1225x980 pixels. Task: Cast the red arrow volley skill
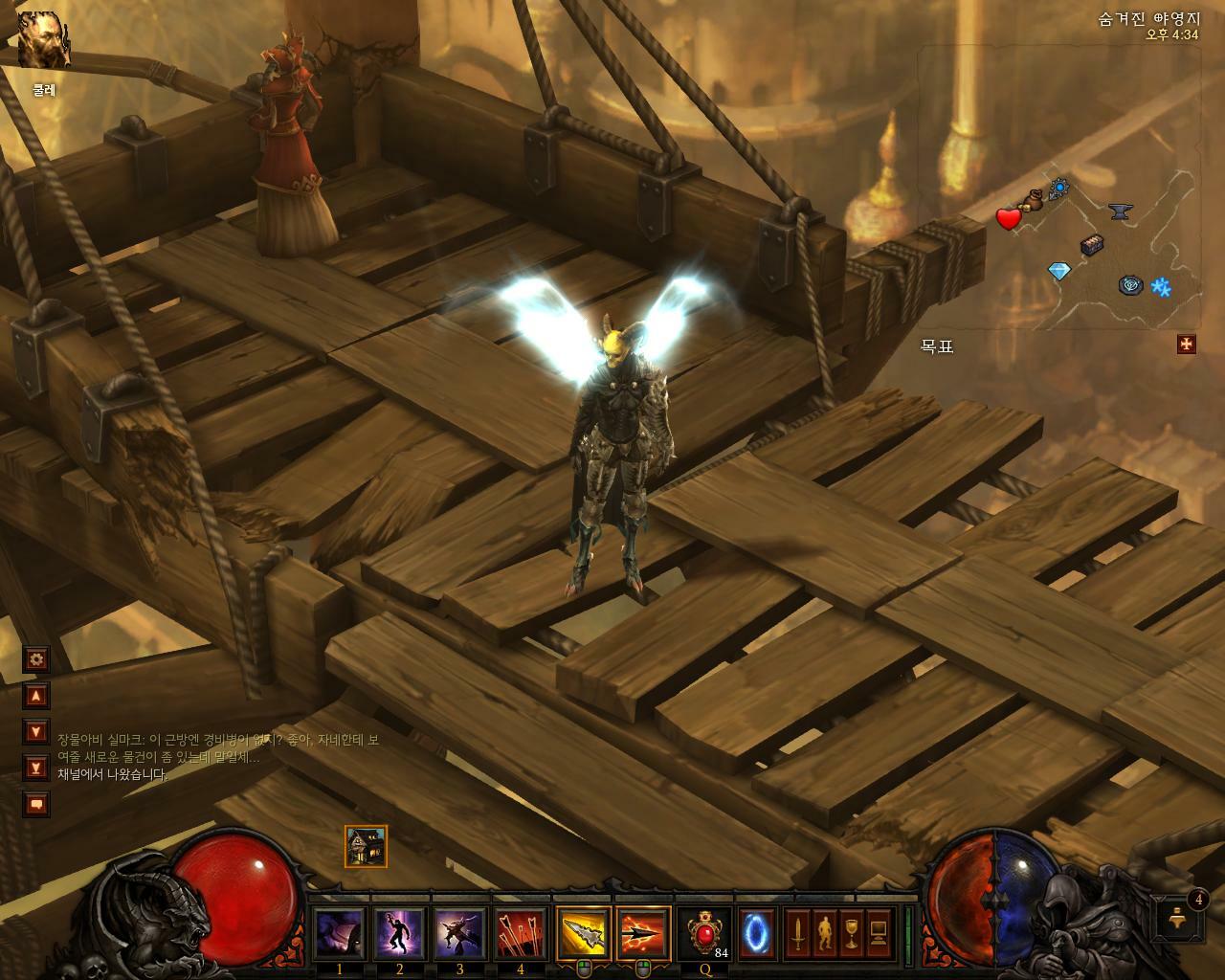coord(520,933)
